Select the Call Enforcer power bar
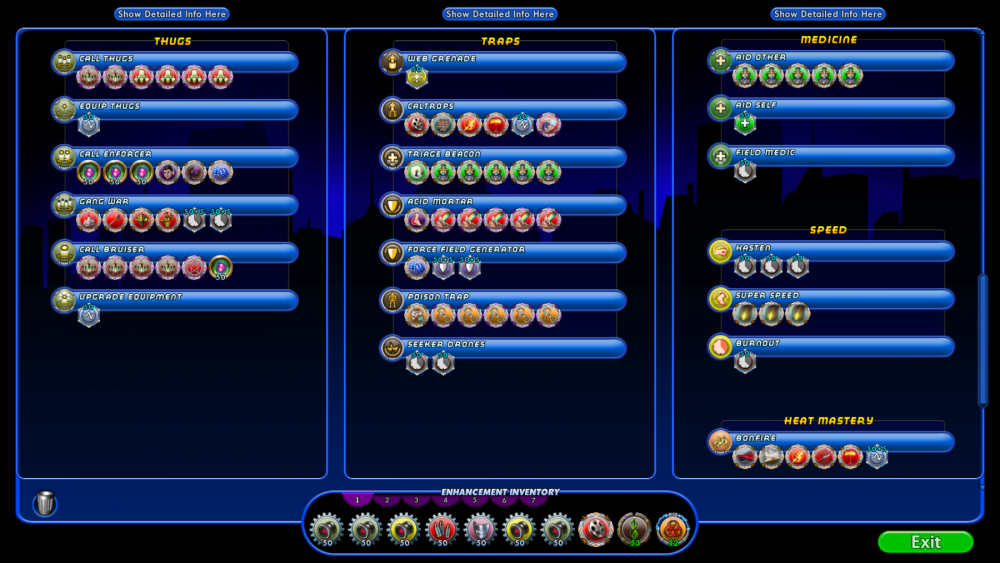The image size is (1000, 563). (x=185, y=156)
